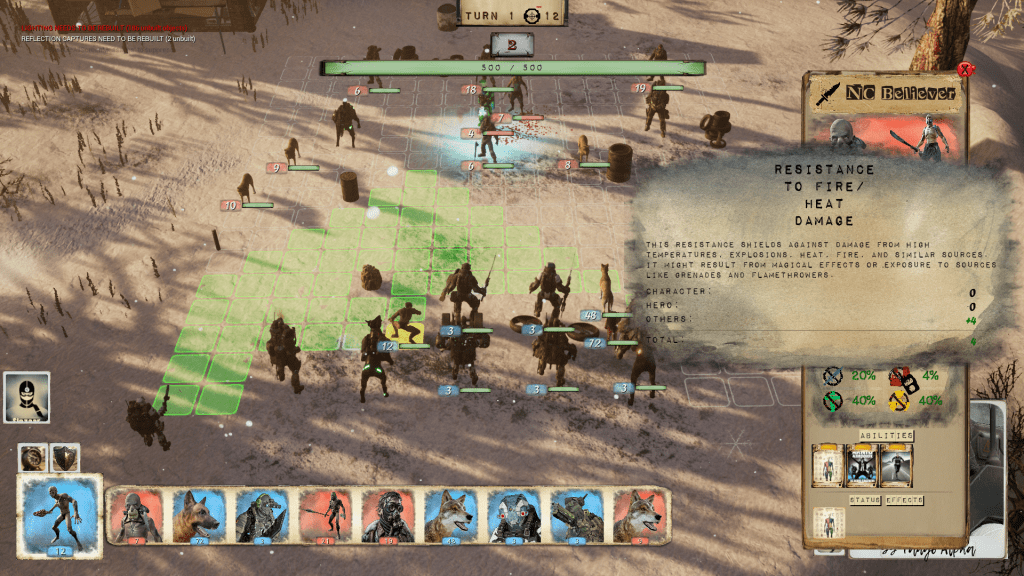
Task: Select the active unit's large blue portrait
Action: [59, 514]
